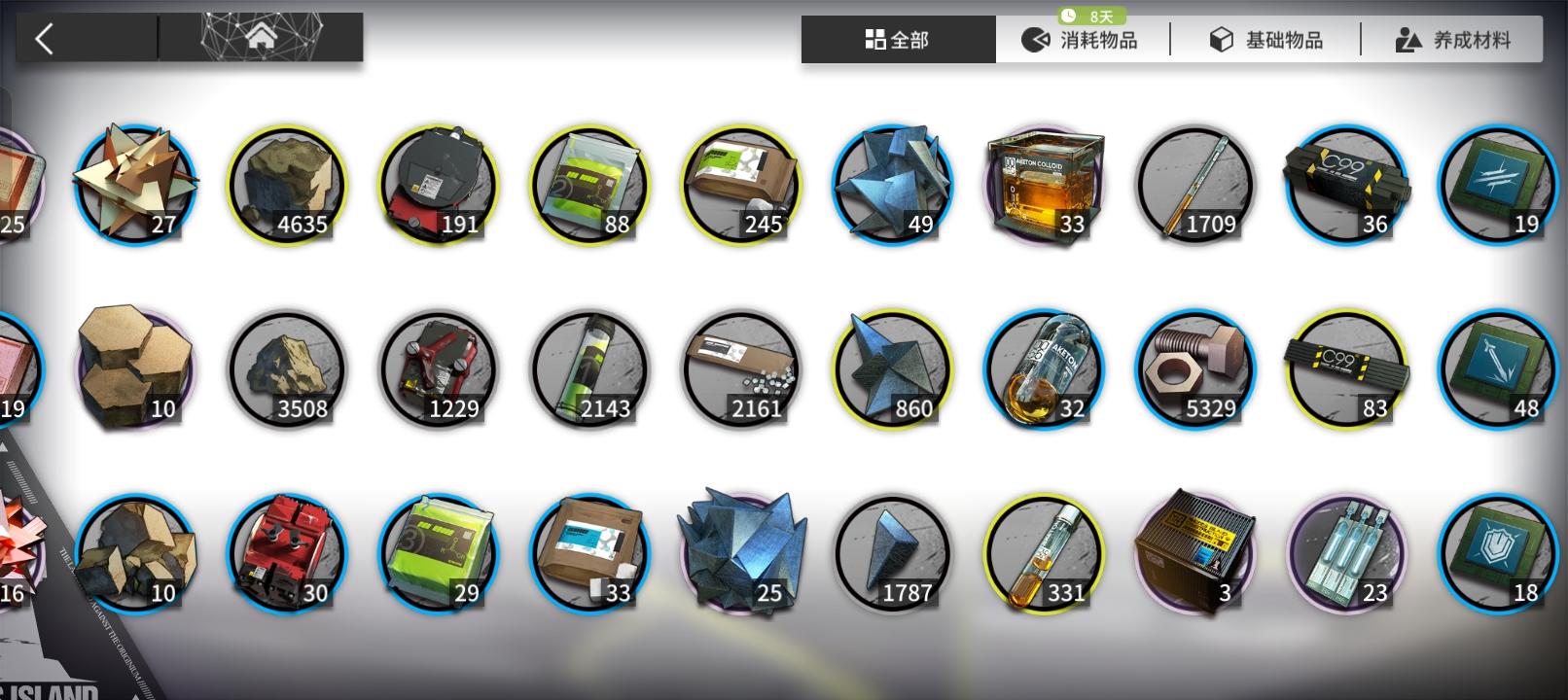Image resolution: width=1568 pixels, height=700 pixels.
Task: Click the green shield chip item
Action: tap(1498, 552)
